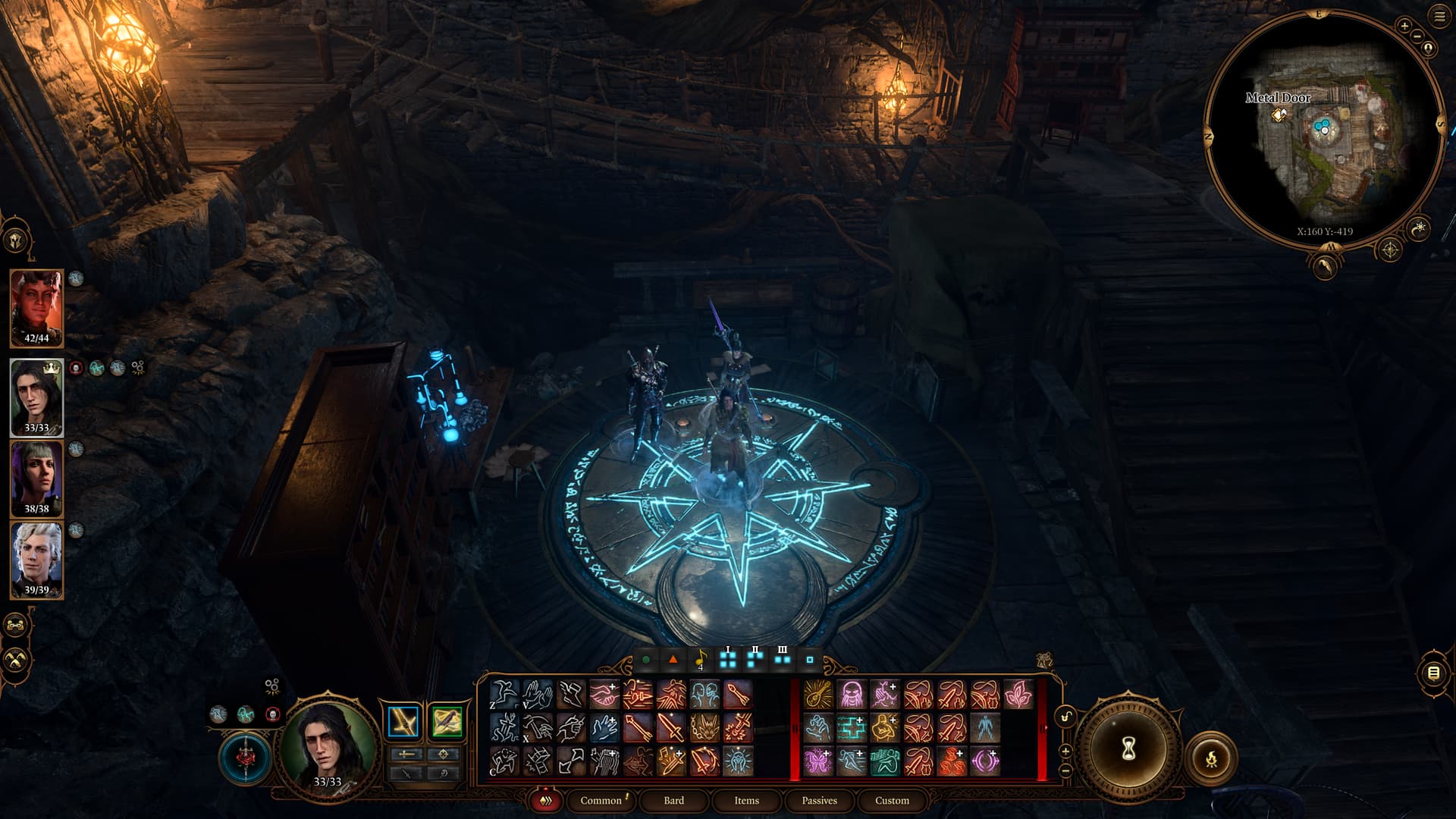Click the Metal Door map marker
Screen dimensions: 1456x819
point(1279,115)
